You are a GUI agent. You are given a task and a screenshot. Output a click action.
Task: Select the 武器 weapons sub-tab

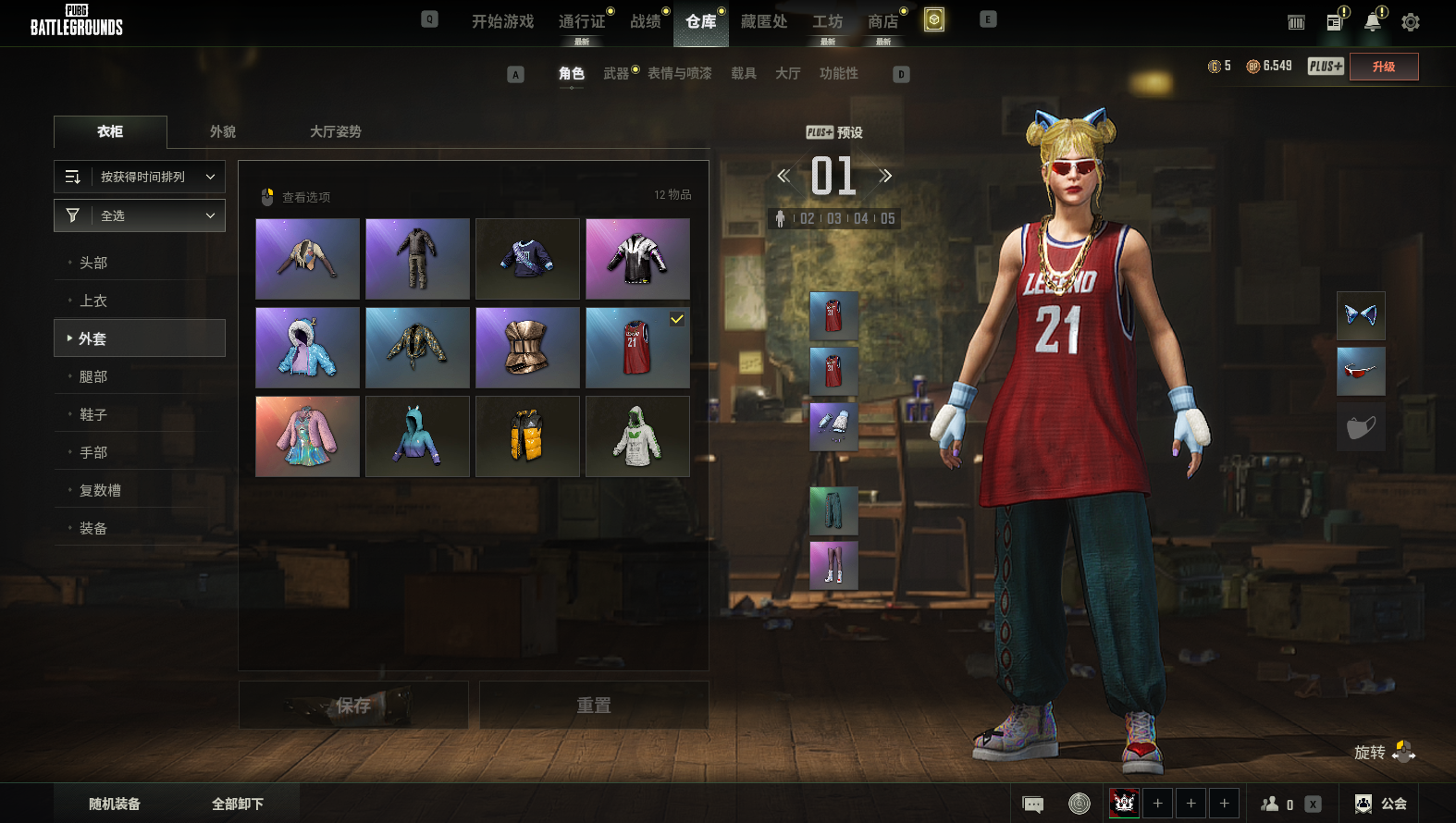point(616,73)
